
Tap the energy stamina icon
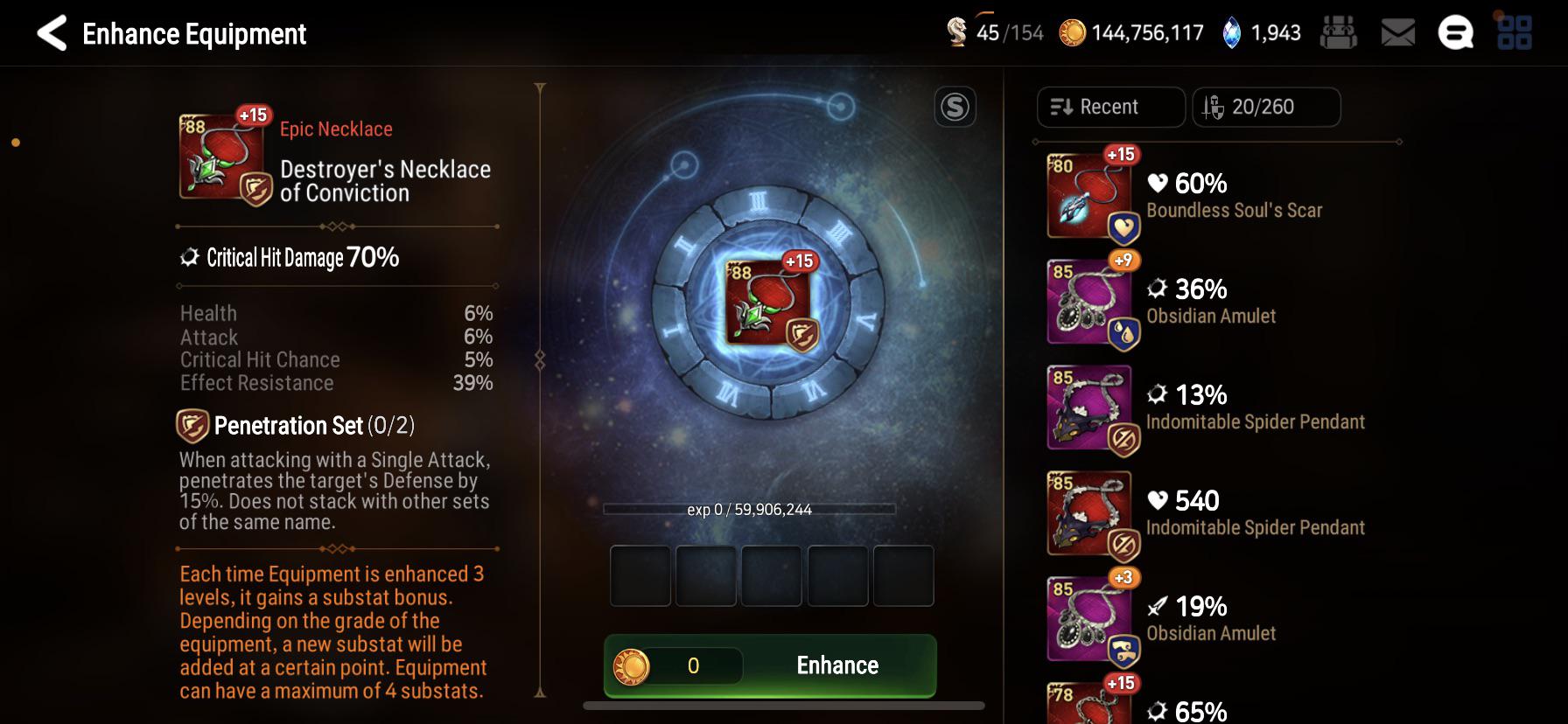tap(957, 33)
